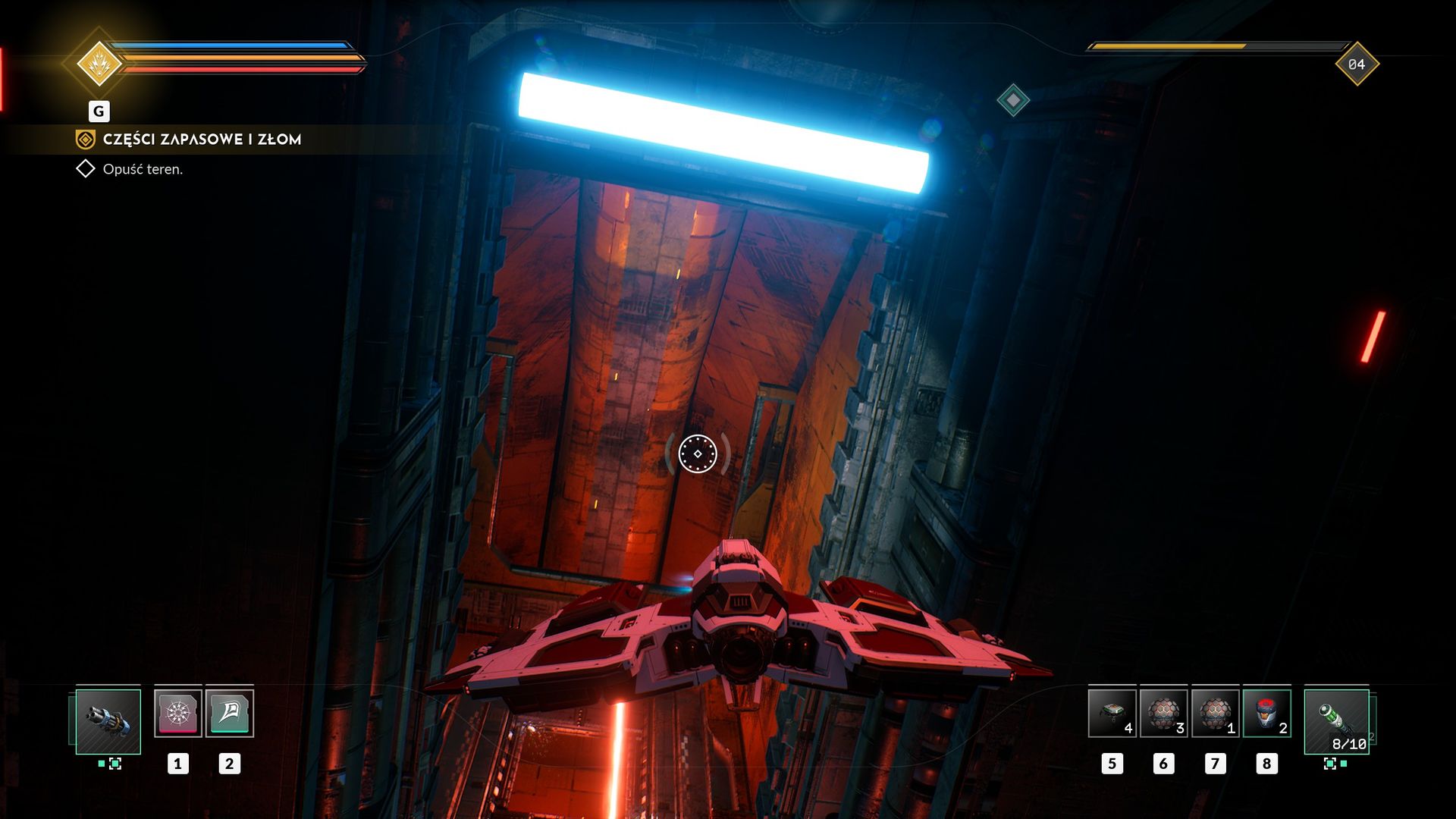Viewport: 1456px width, 819px height.
Task: Open the Części zapasowe i złom mission tracker
Action: (202, 140)
